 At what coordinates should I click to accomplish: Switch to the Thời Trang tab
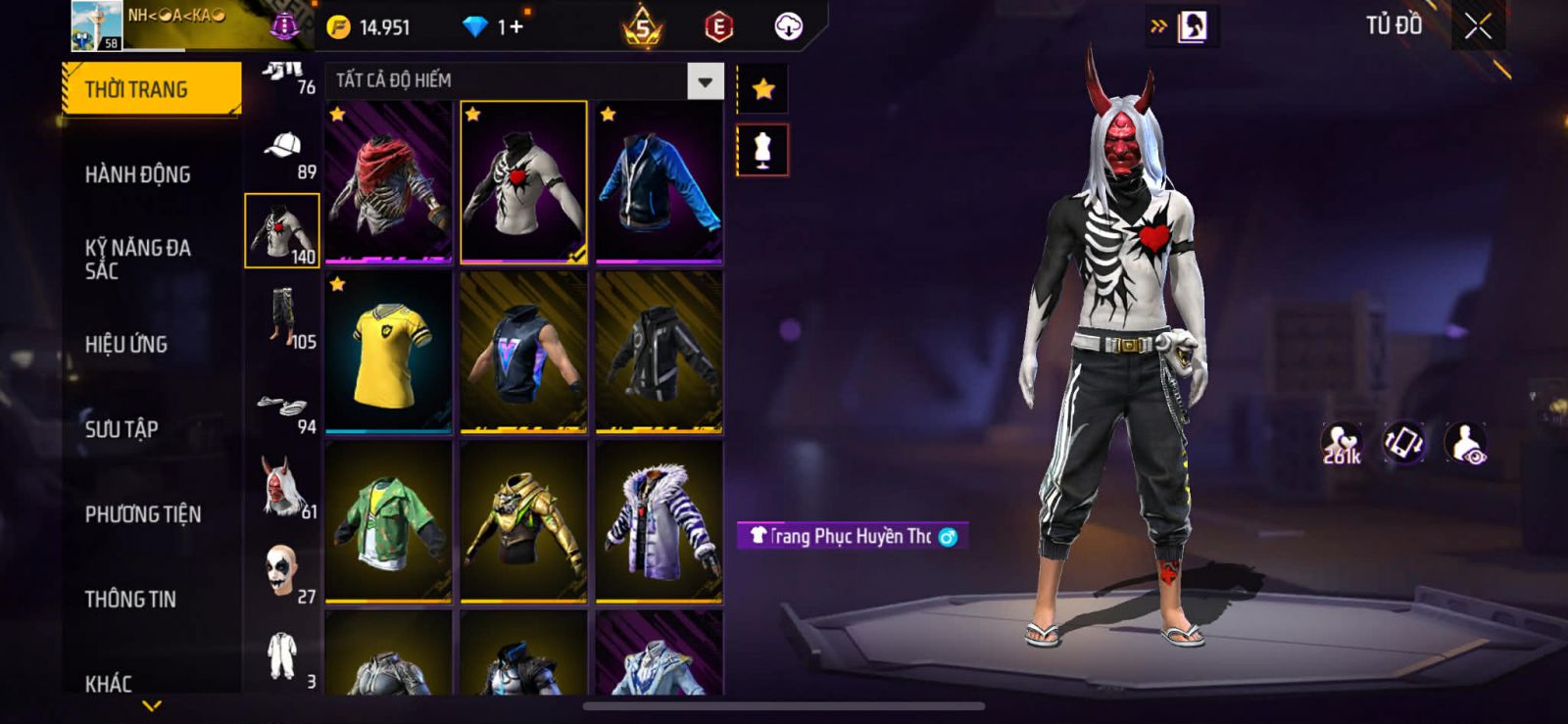tap(151, 89)
